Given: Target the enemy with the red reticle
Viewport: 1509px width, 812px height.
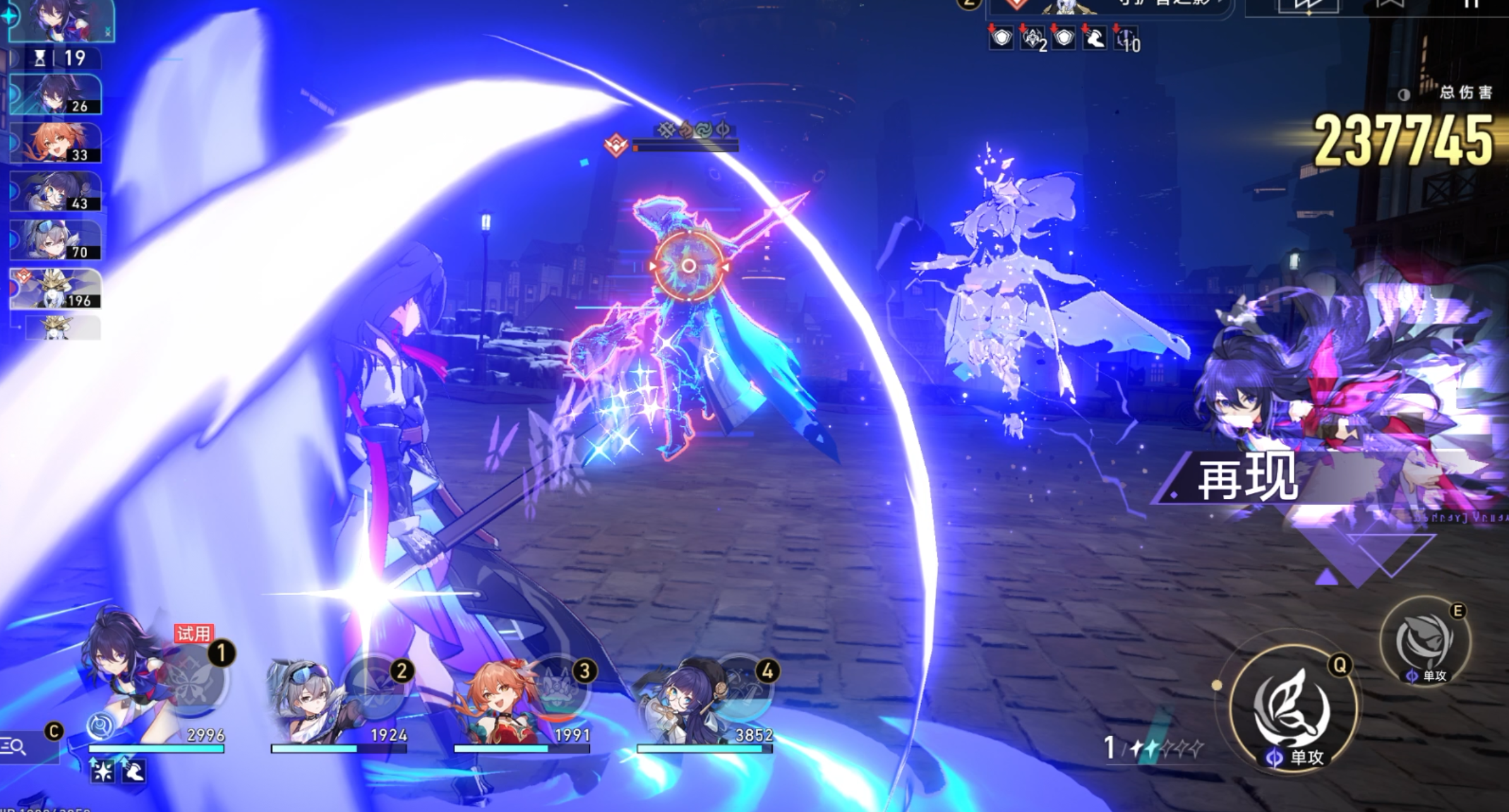Looking at the screenshot, I should pyautogui.click(x=688, y=266).
